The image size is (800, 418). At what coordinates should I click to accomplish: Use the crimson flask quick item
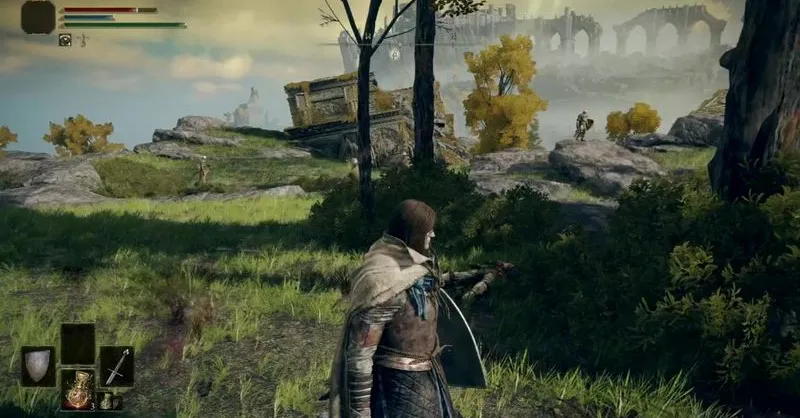tap(77, 388)
